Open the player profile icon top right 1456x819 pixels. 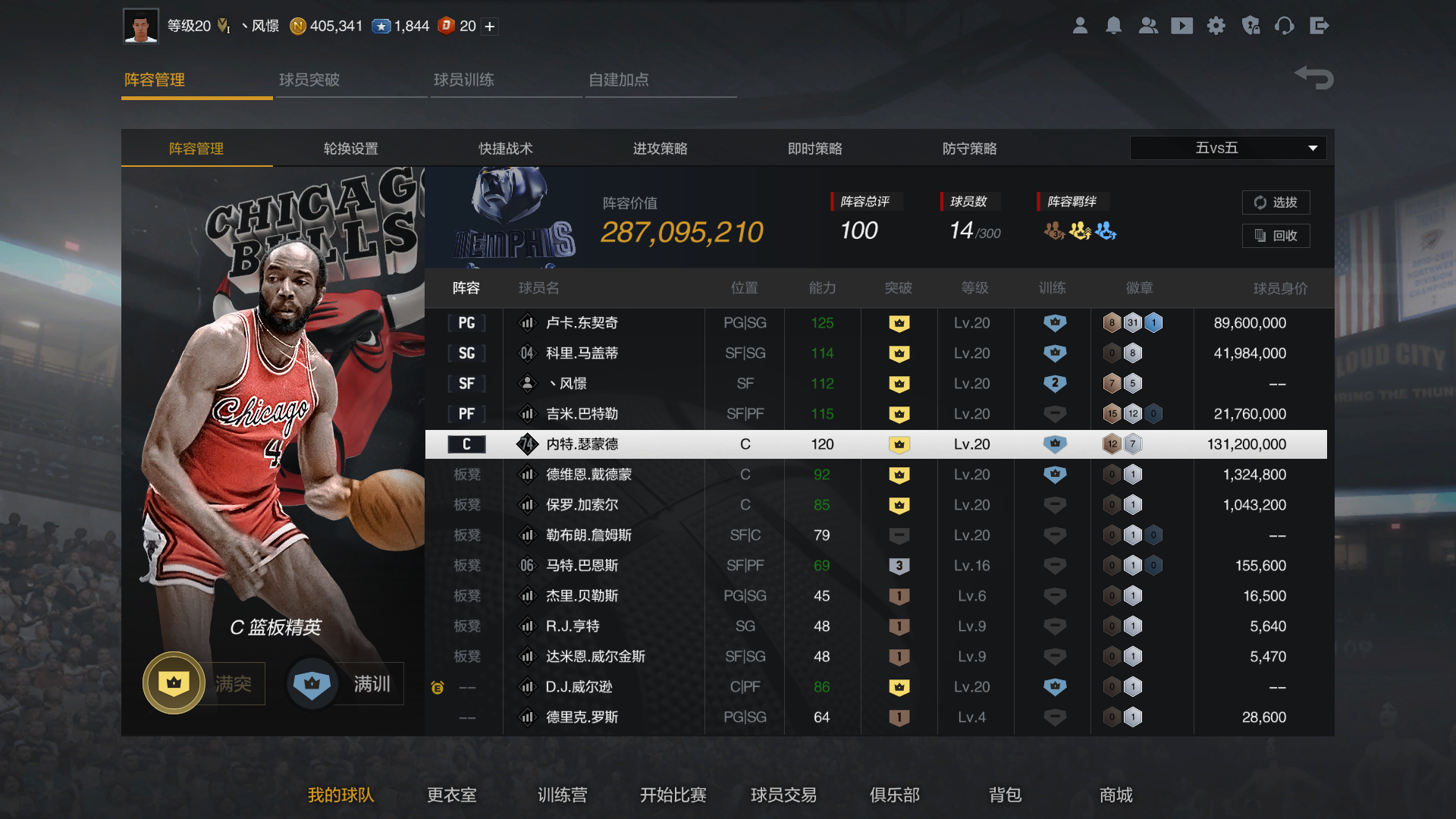point(1080,25)
